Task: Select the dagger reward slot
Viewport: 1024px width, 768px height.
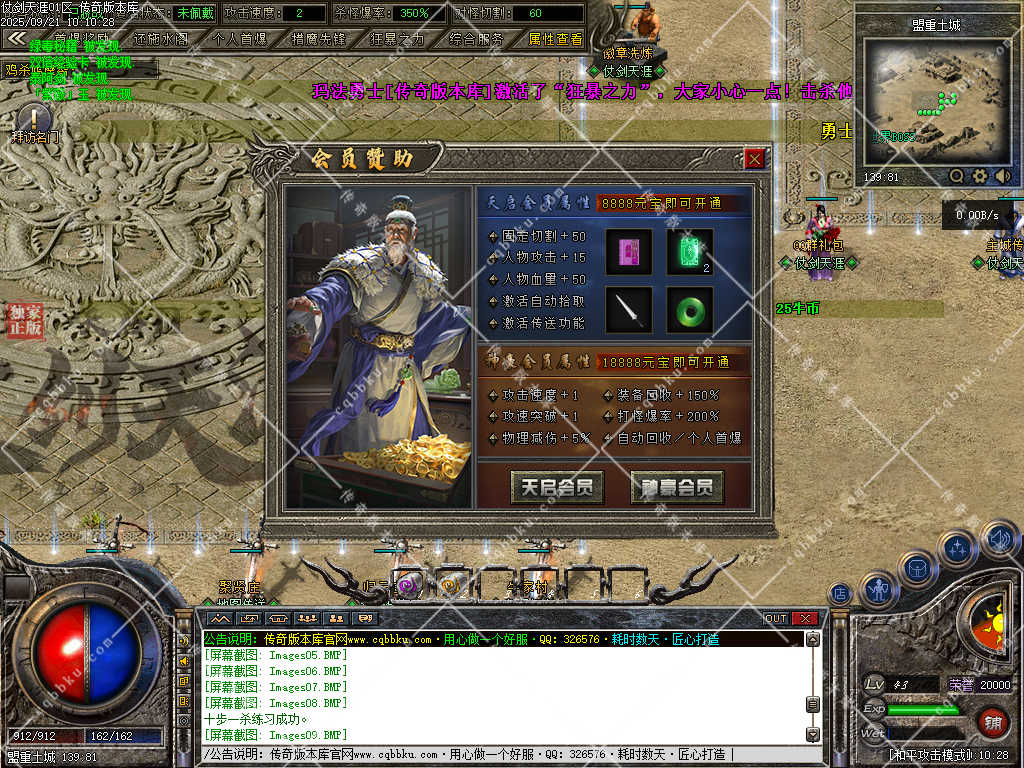Action: point(628,310)
